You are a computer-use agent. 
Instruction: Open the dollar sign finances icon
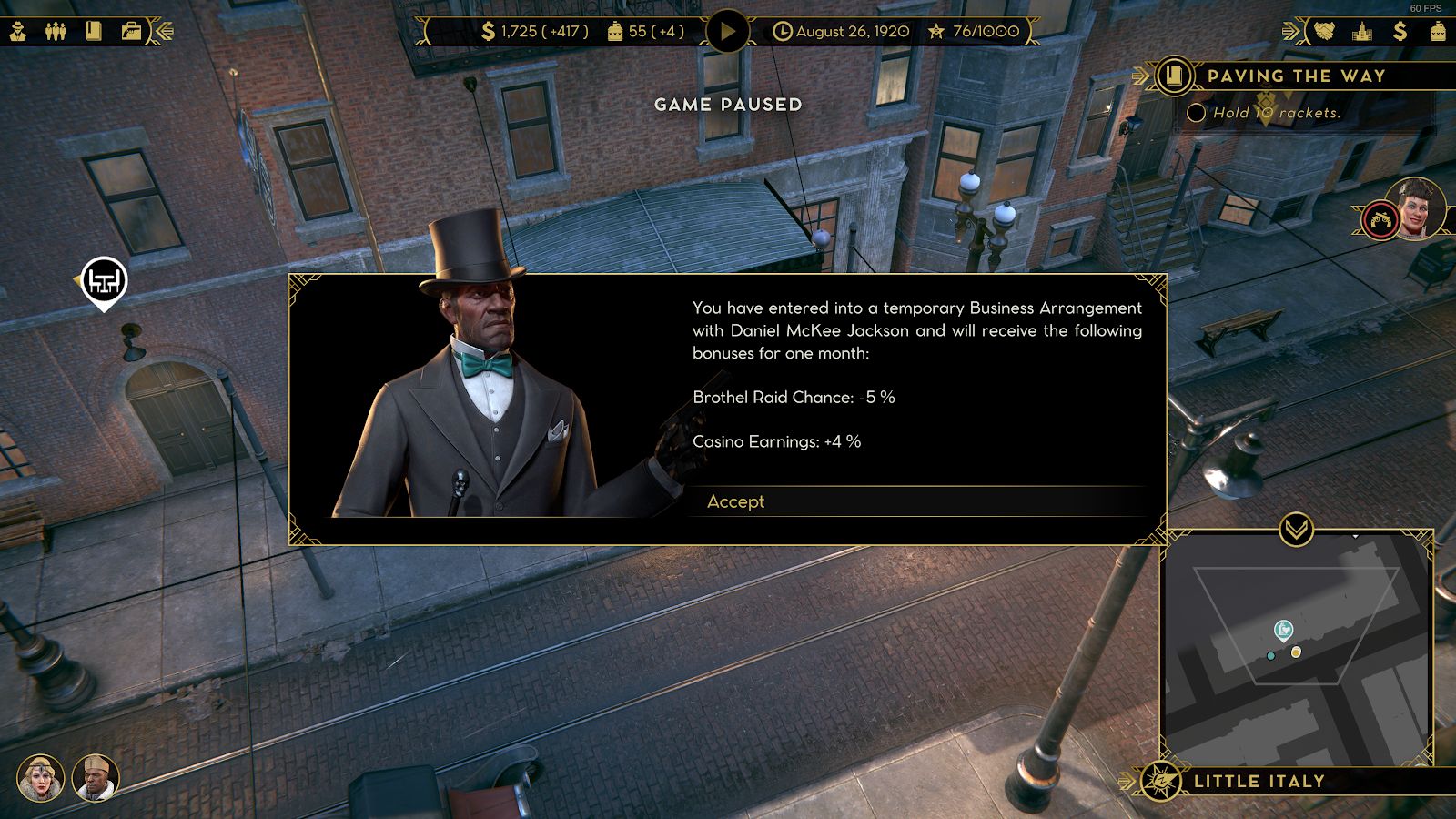point(1400,32)
